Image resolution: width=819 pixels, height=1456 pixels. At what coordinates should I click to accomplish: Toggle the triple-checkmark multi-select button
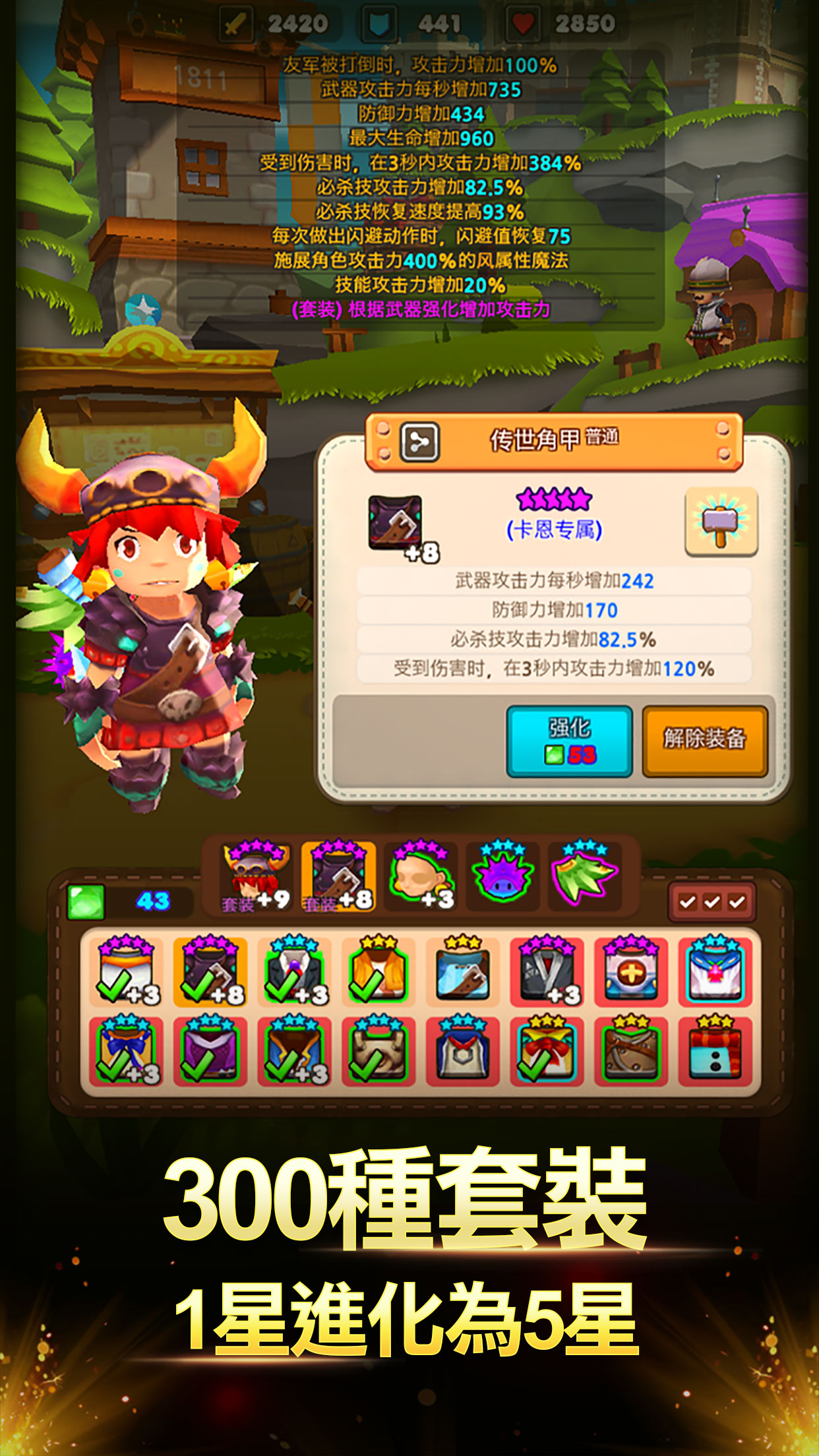click(x=712, y=901)
